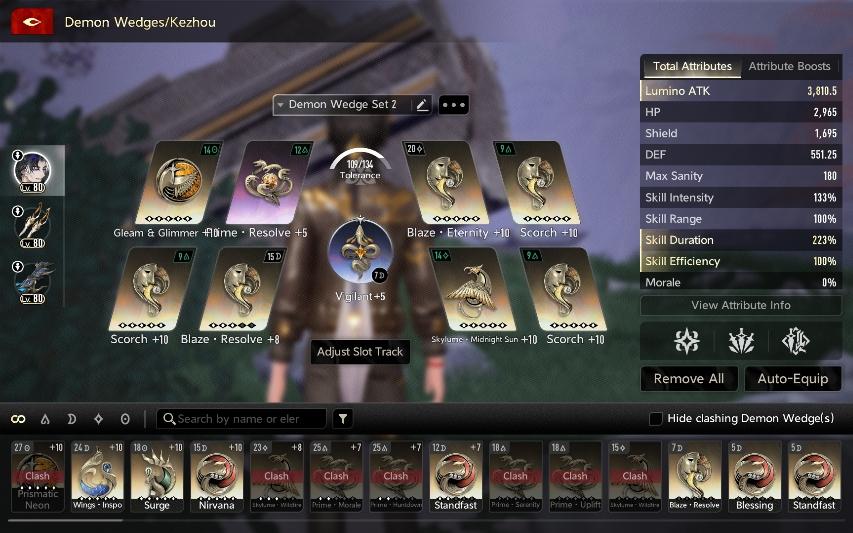Open the Demon Wedge Set 2 dropdown
853x533 pixels.
(x=340, y=105)
